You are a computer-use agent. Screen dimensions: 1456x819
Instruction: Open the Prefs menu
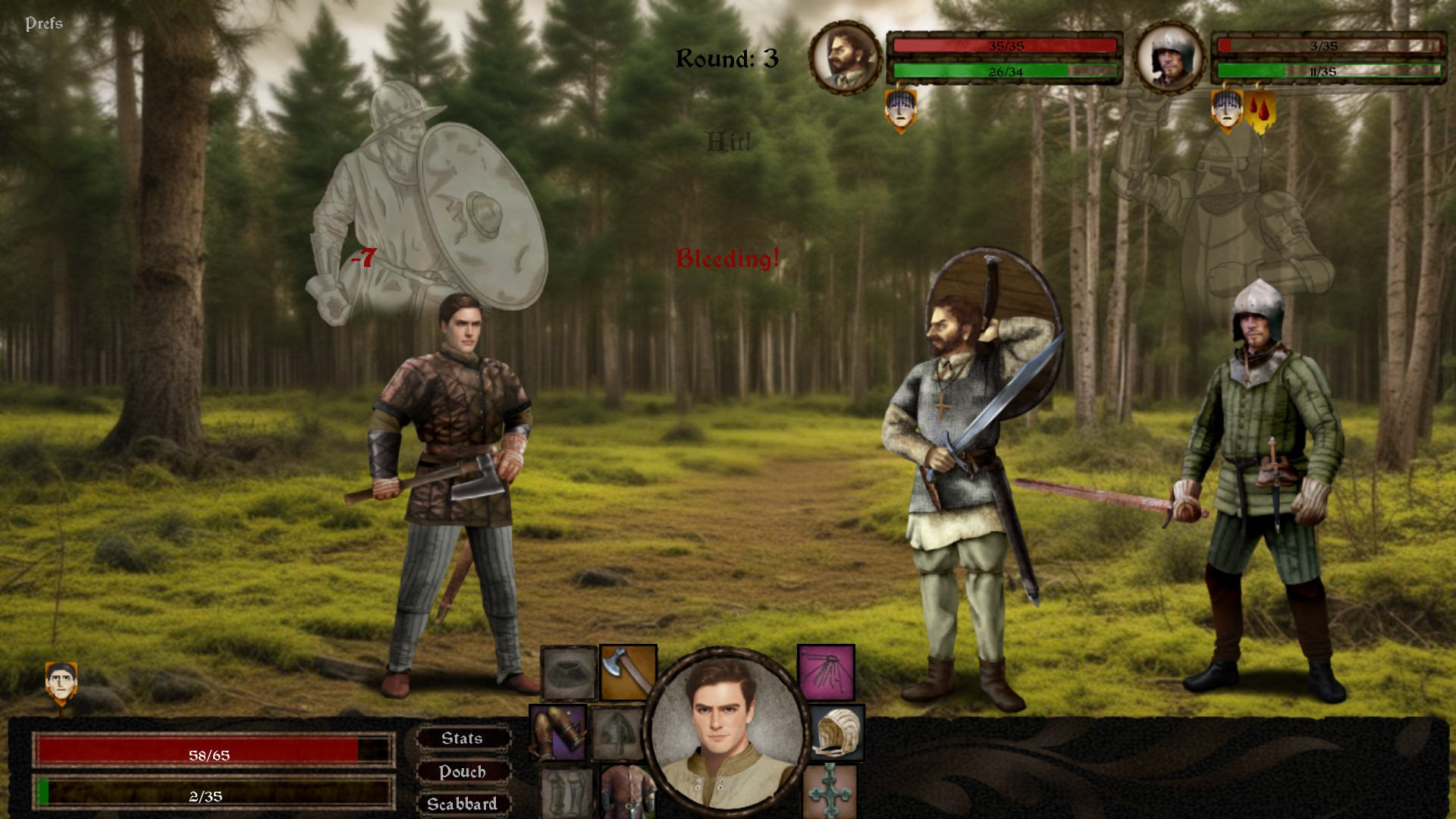coord(44,24)
